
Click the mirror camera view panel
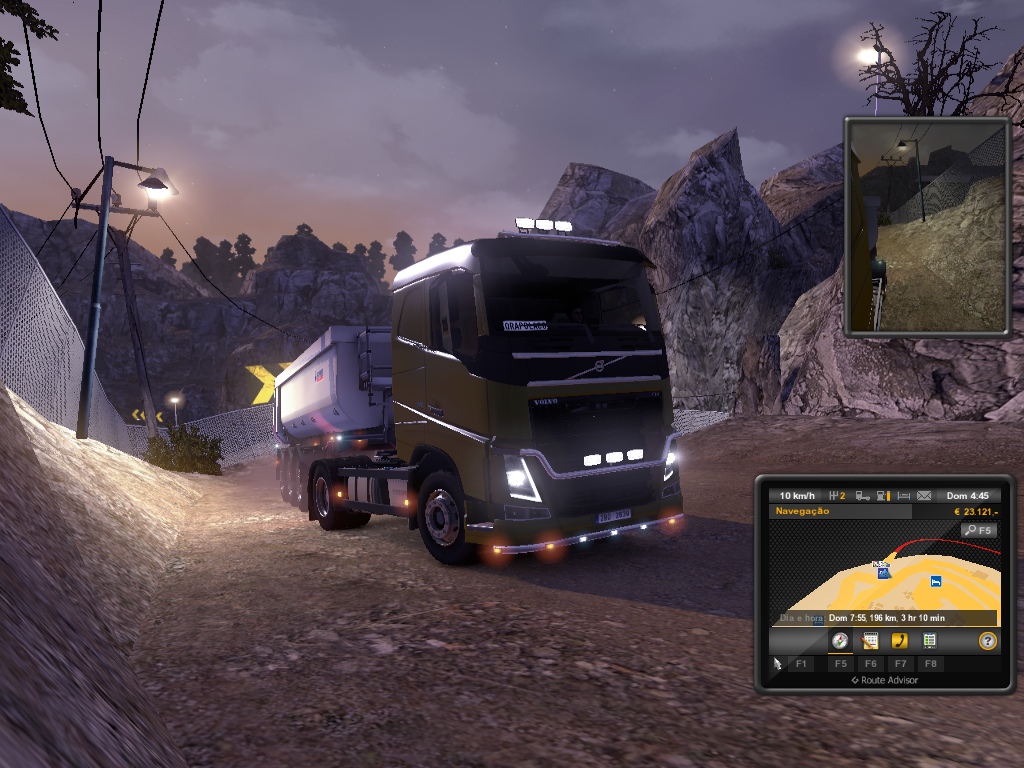click(x=927, y=226)
